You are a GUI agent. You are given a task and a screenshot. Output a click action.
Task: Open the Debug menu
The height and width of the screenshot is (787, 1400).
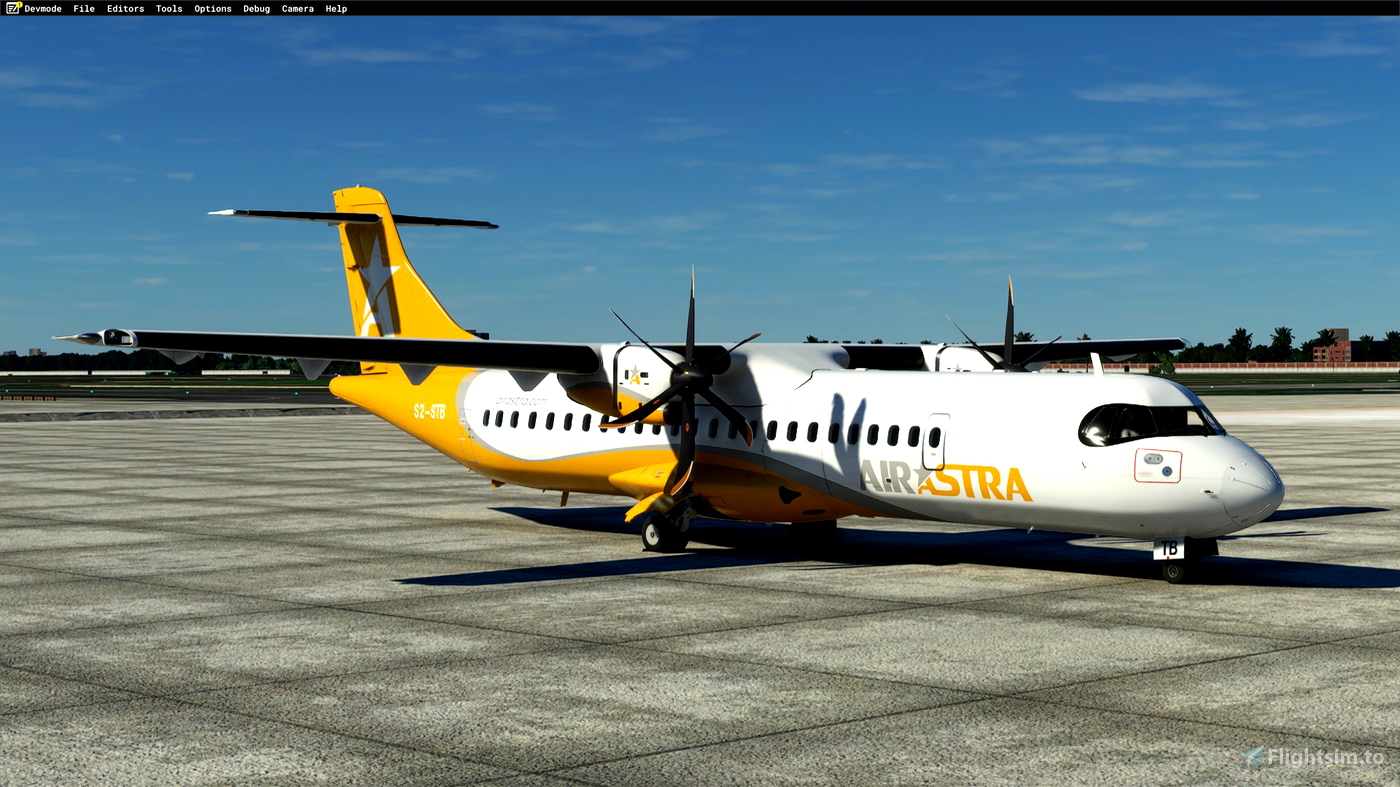[256, 8]
